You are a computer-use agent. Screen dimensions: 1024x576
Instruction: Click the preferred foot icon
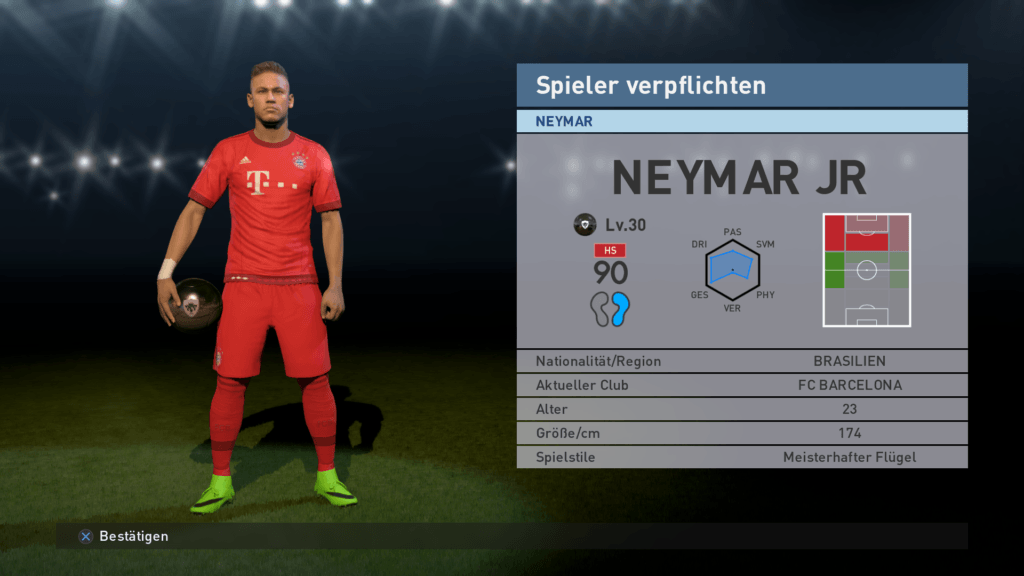click(x=609, y=310)
